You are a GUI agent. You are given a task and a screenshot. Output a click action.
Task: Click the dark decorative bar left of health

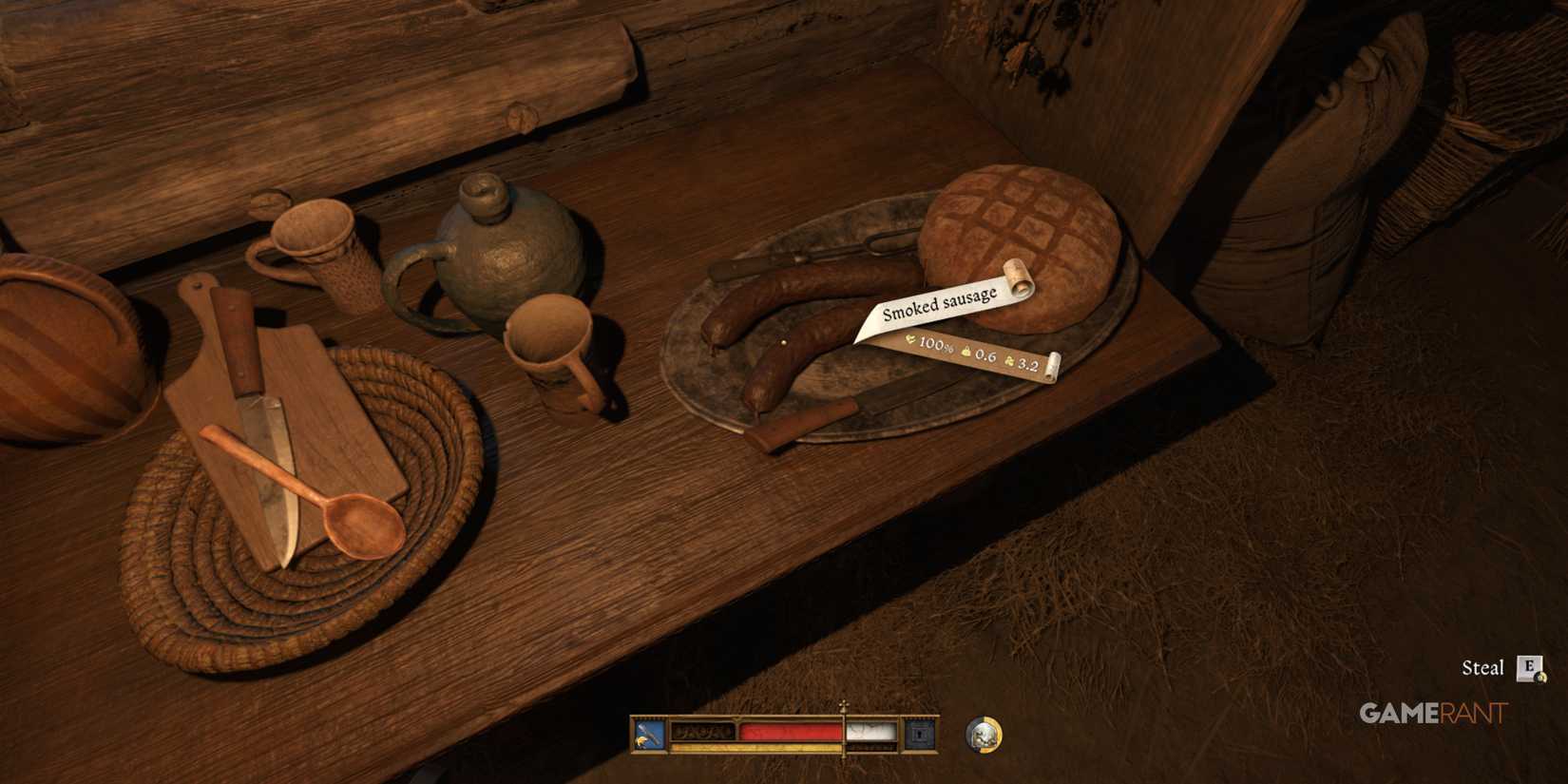(702, 732)
